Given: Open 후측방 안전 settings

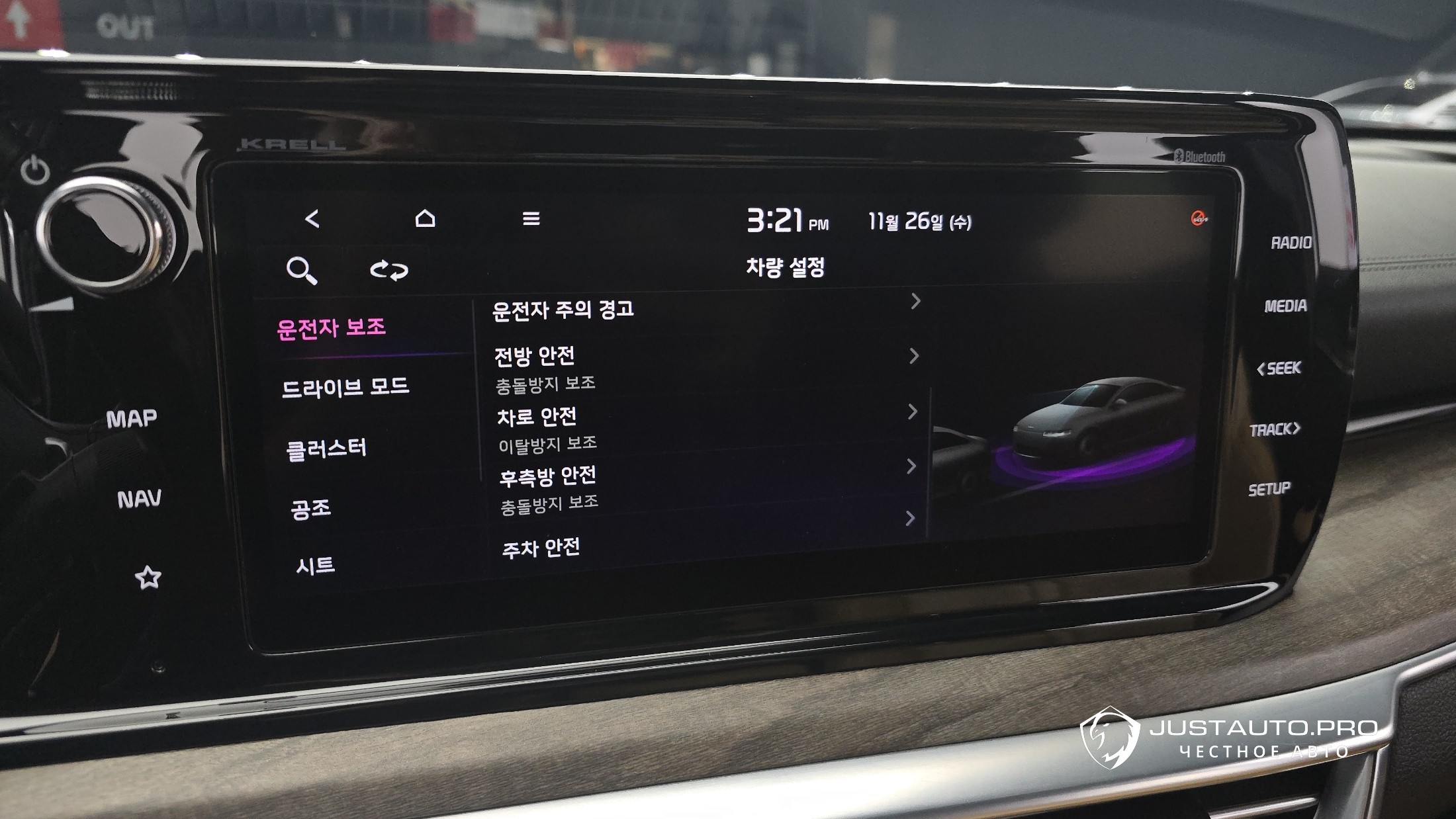Looking at the screenshot, I should point(547,476).
